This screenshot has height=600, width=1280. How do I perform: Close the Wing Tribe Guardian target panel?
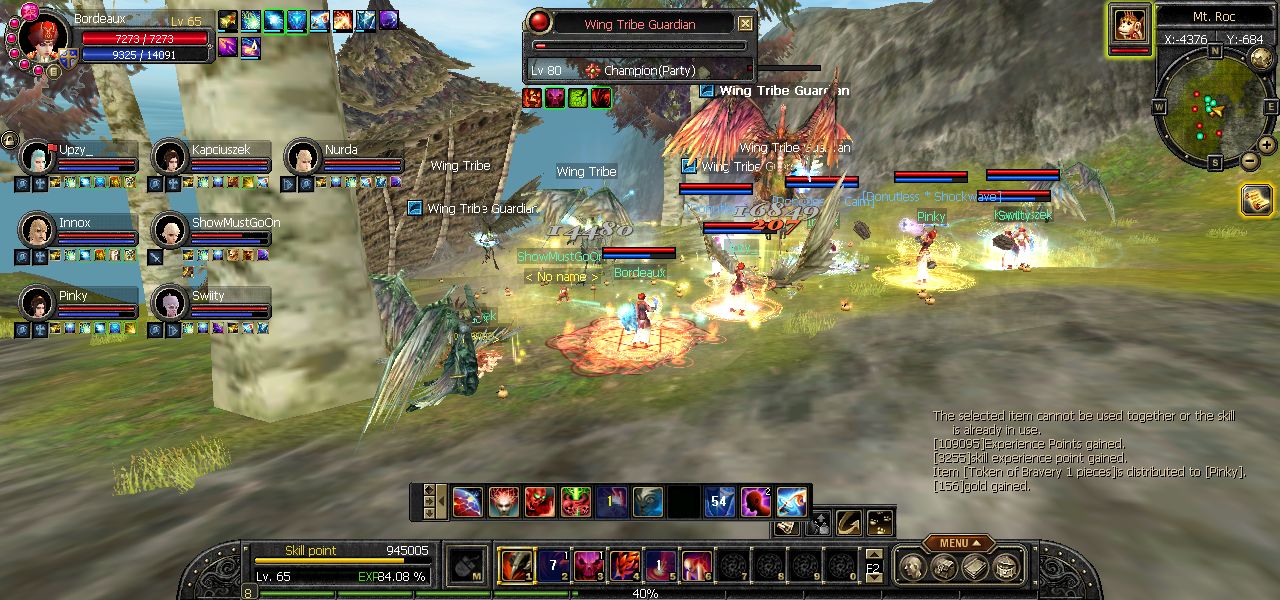click(746, 23)
